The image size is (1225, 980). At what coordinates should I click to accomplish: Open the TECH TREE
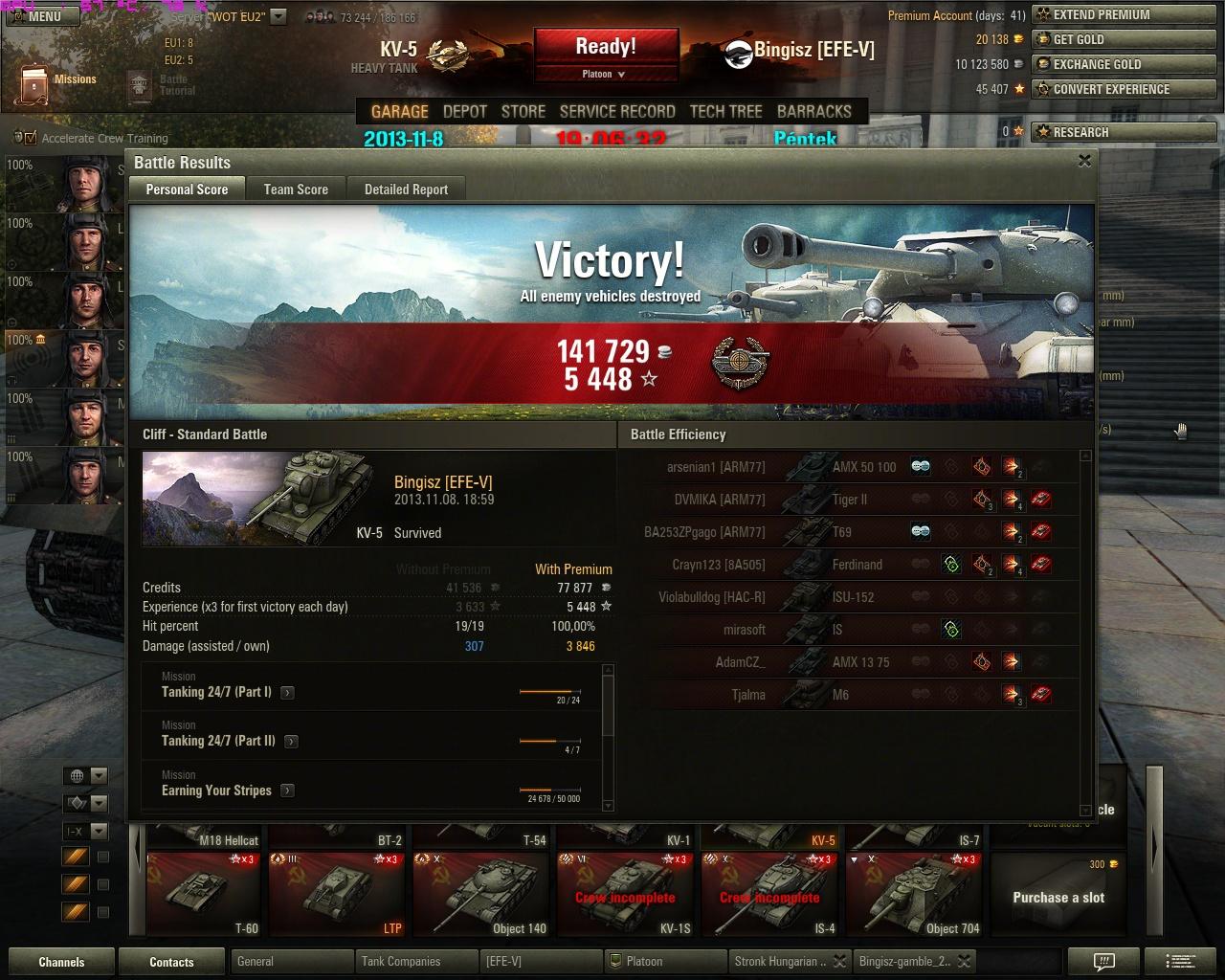tap(725, 111)
